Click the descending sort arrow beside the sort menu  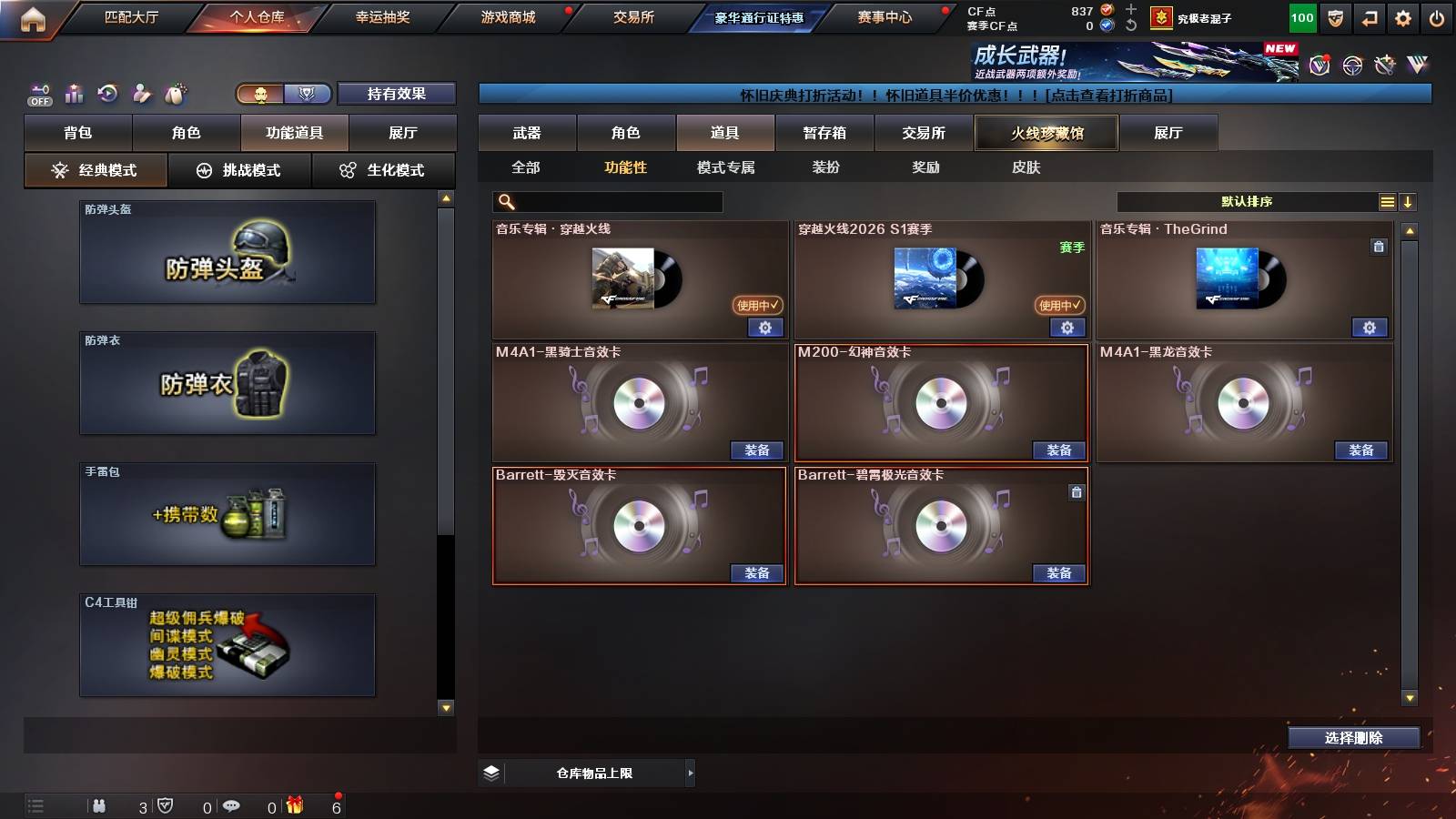click(x=1410, y=200)
